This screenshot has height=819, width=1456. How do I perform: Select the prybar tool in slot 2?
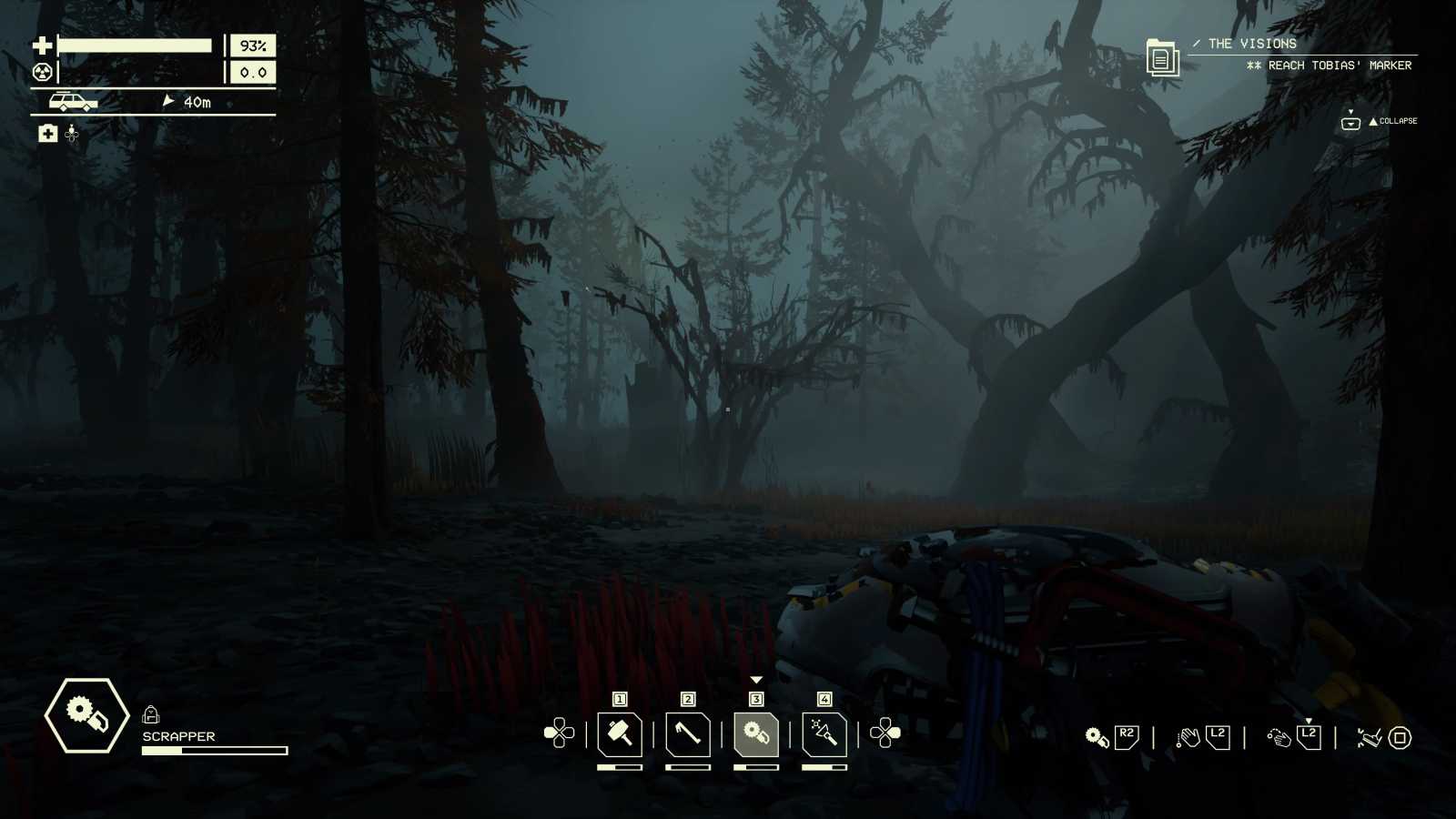688,737
